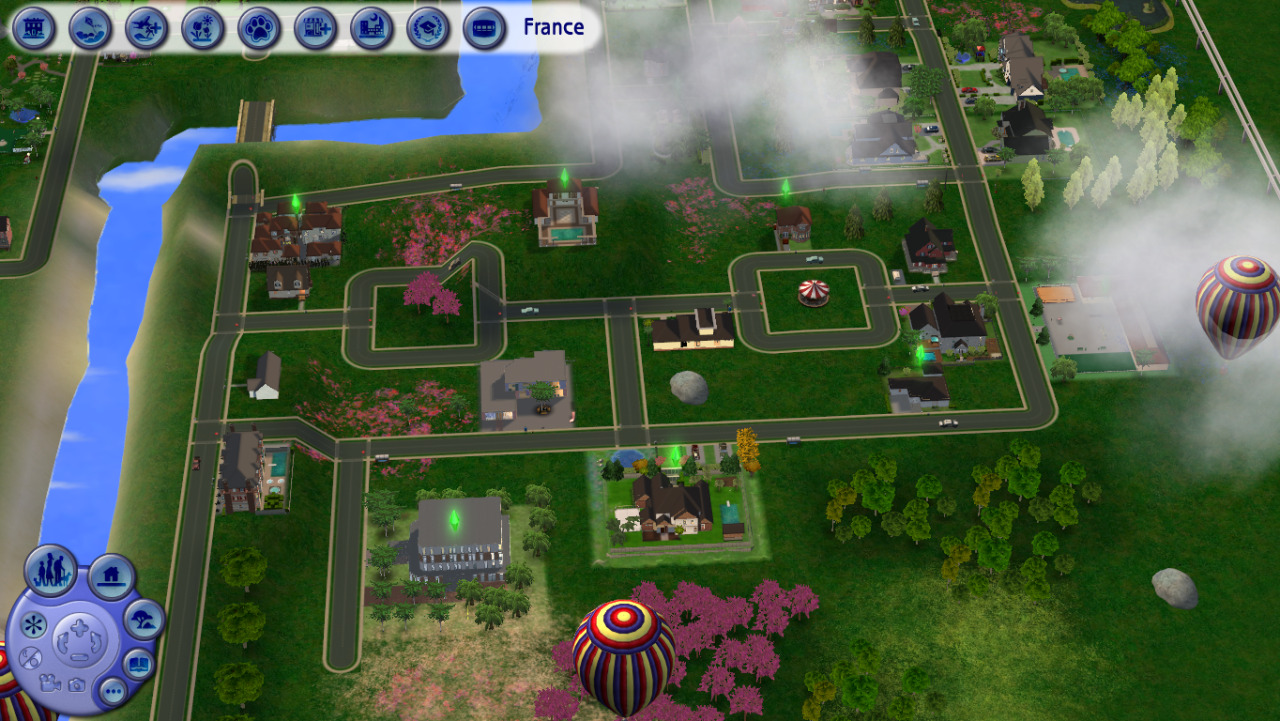The width and height of the screenshot is (1280, 721).
Task: Open the neighborhood story book button
Action: click(138, 663)
